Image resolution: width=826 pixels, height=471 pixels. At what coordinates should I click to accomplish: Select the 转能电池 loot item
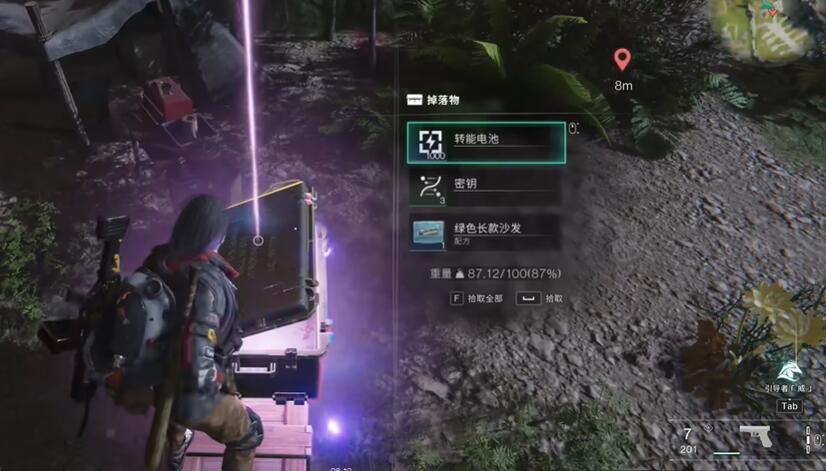(x=486, y=143)
